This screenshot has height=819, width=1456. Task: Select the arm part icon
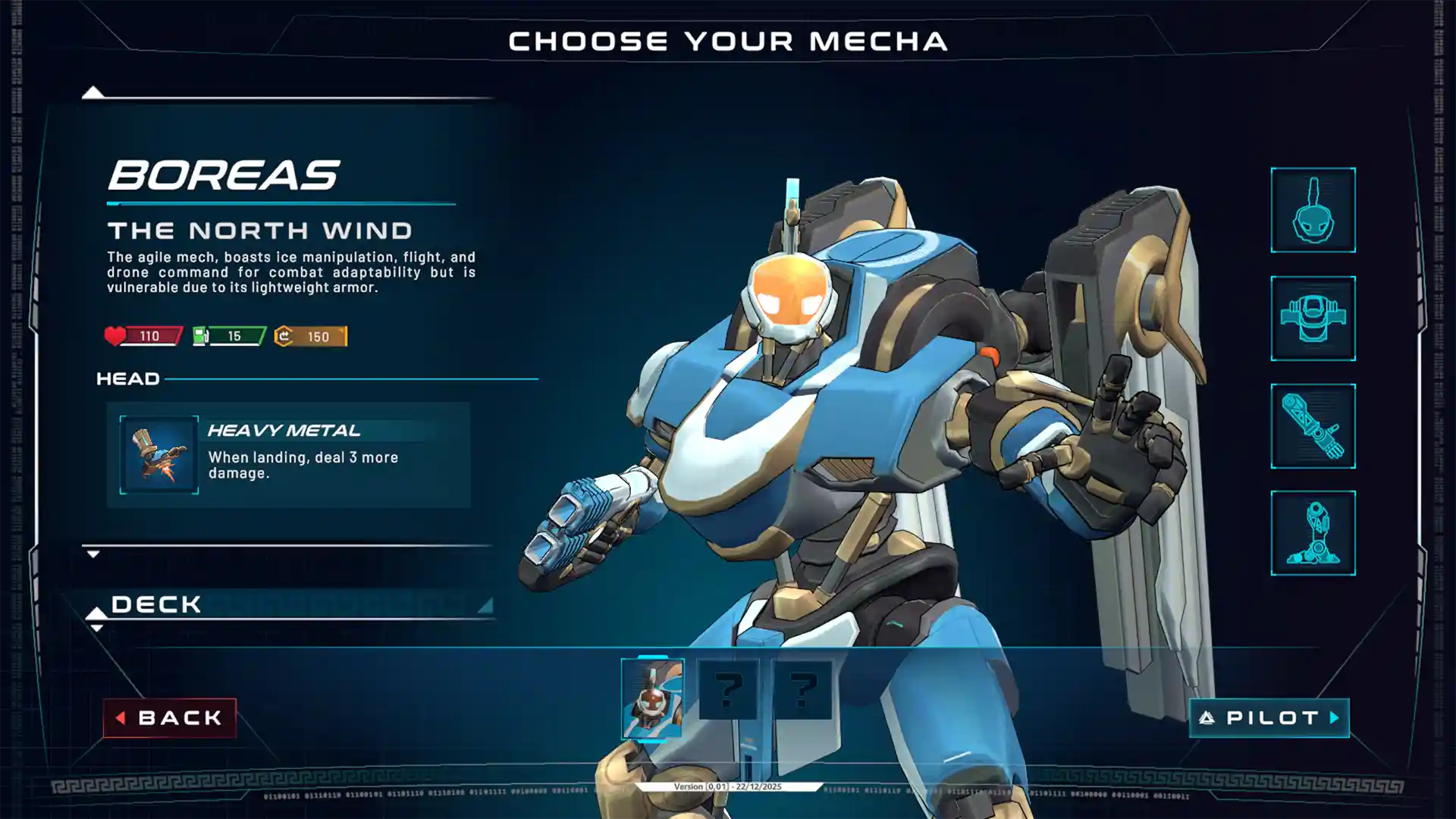[x=1313, y=428]
